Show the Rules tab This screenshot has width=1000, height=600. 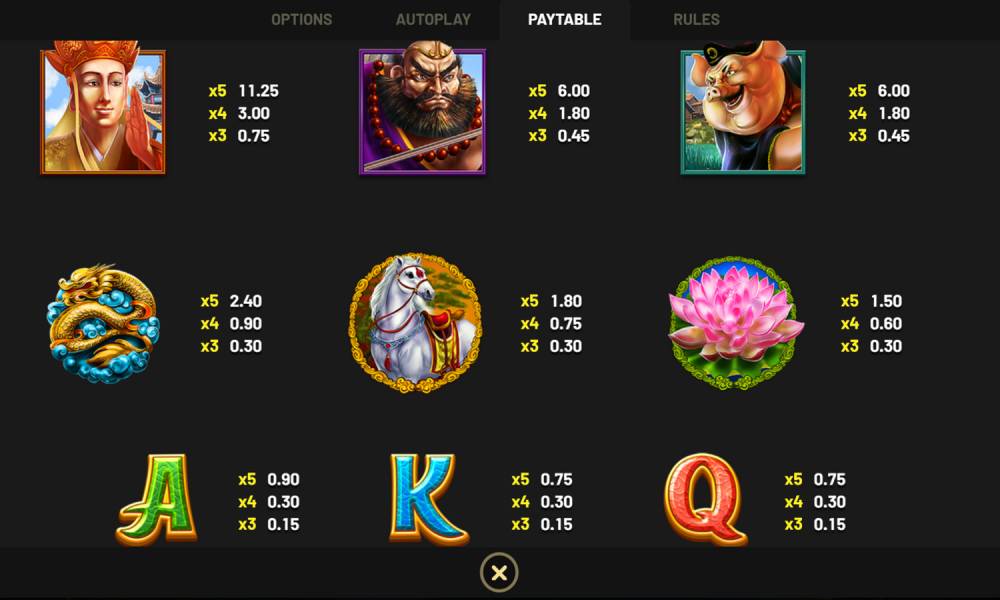coord(696,20)
